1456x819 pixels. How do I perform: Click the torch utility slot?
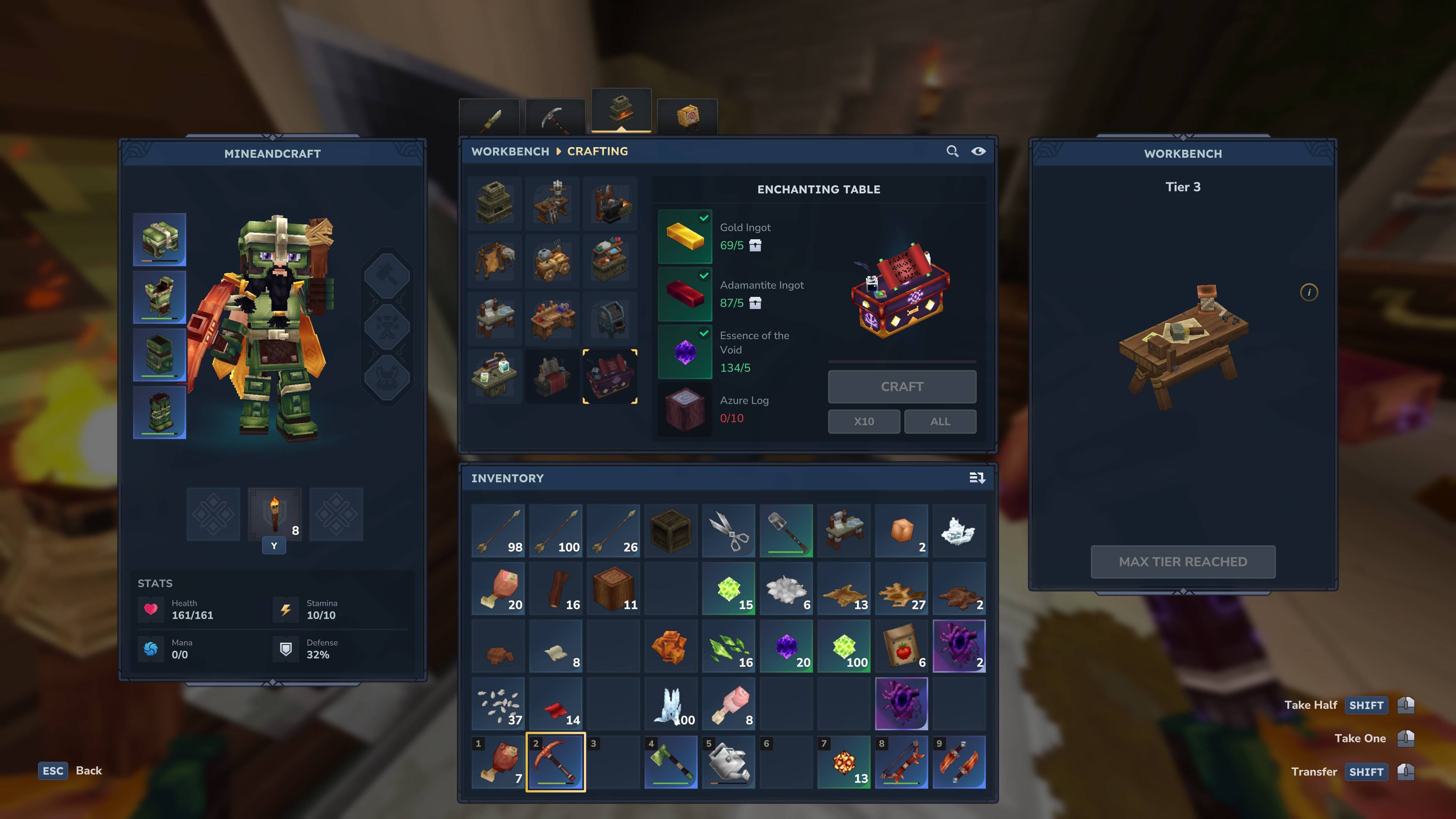pos(275,515)
